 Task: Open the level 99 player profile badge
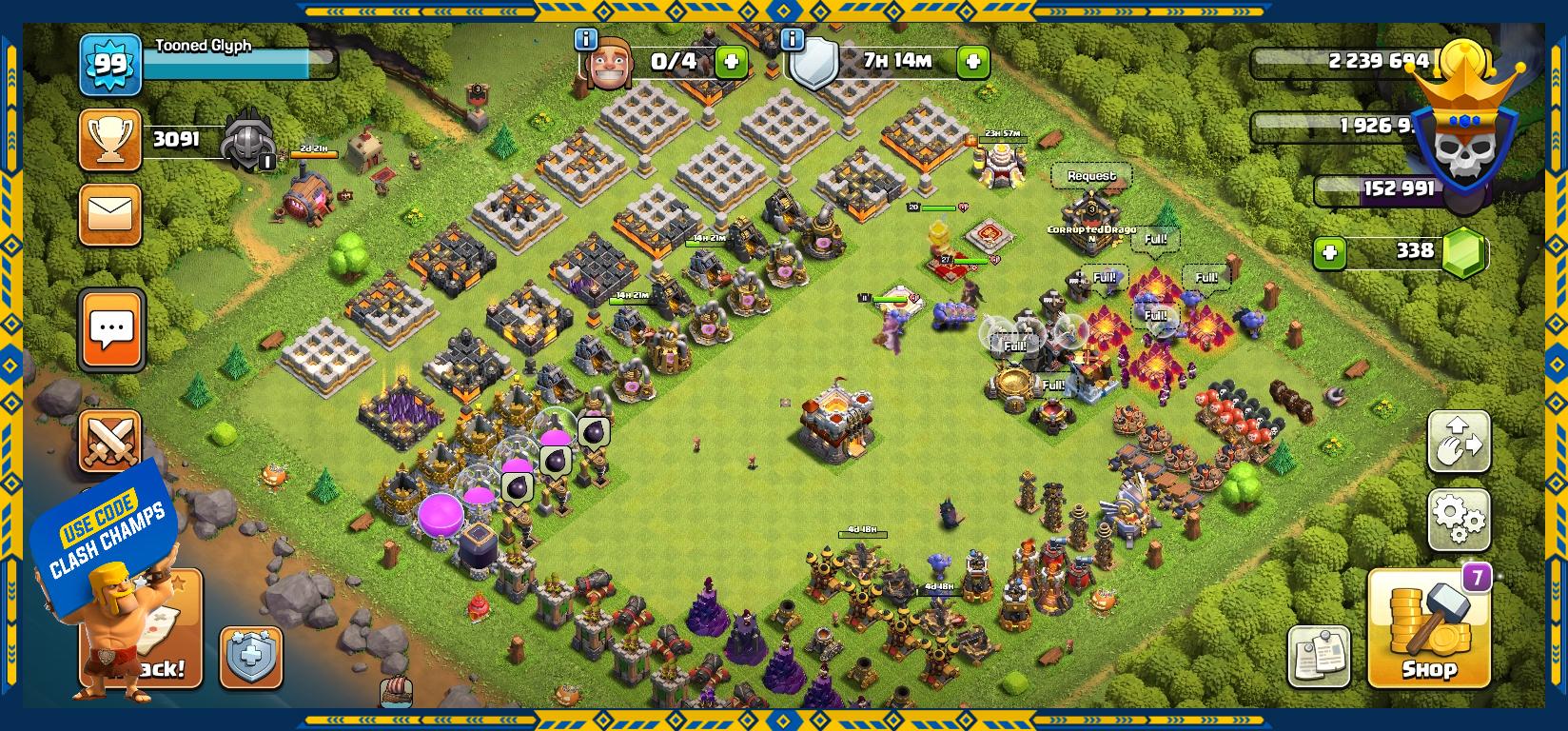110,65
